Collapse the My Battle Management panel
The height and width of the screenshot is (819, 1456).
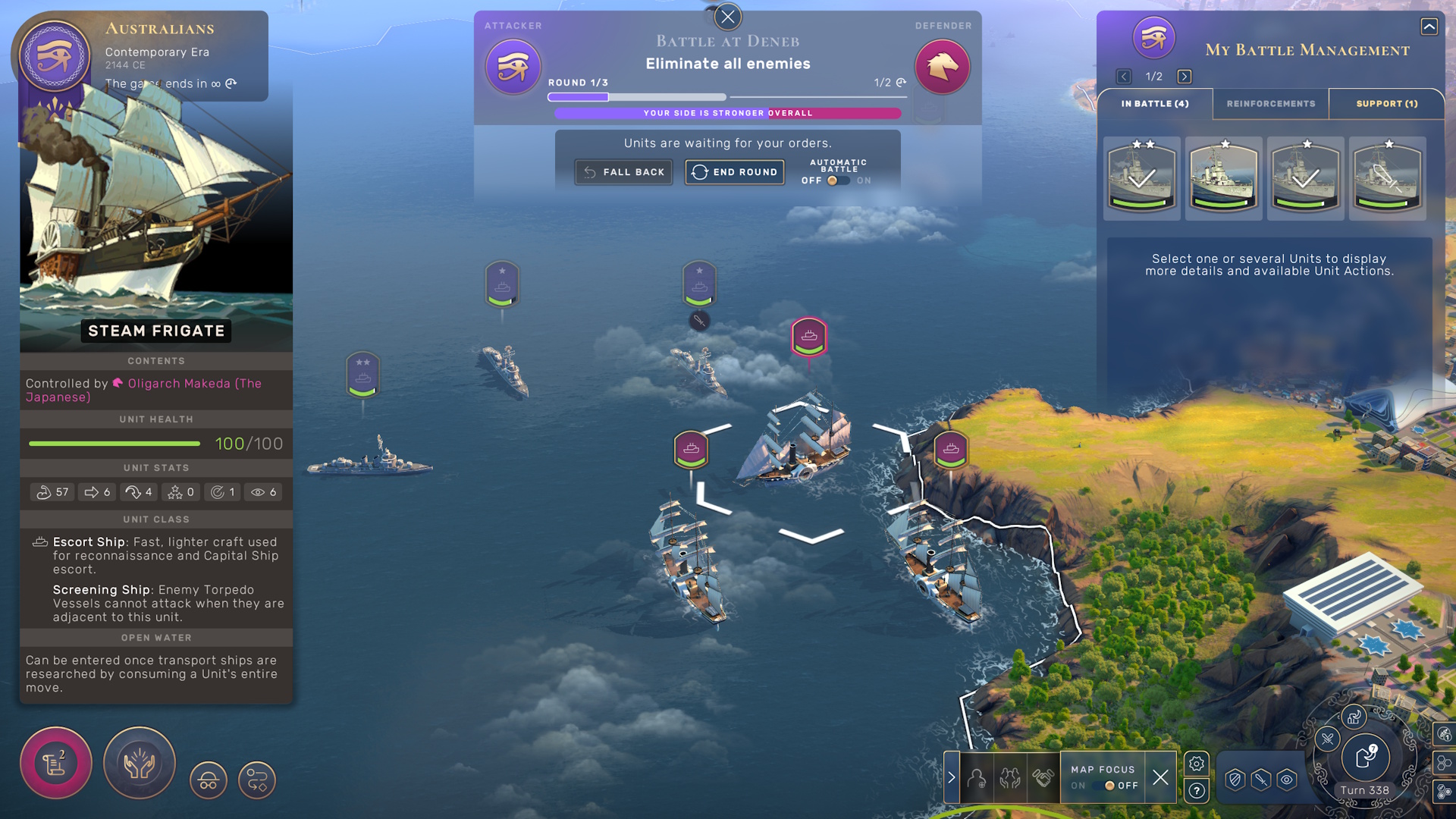[x=1429, y=27]
